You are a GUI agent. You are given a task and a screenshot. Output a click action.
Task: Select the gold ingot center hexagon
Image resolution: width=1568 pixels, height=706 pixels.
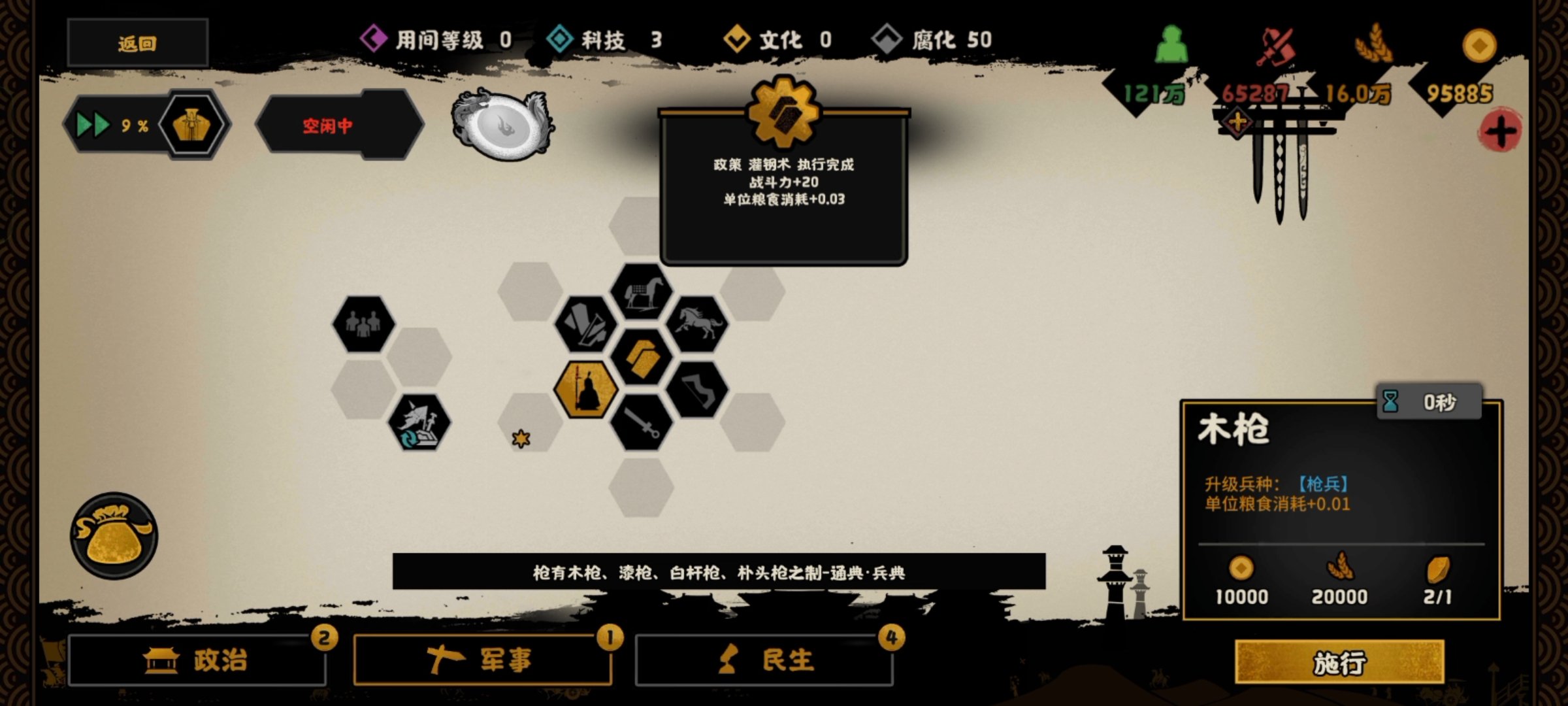[x=641, y=357]
